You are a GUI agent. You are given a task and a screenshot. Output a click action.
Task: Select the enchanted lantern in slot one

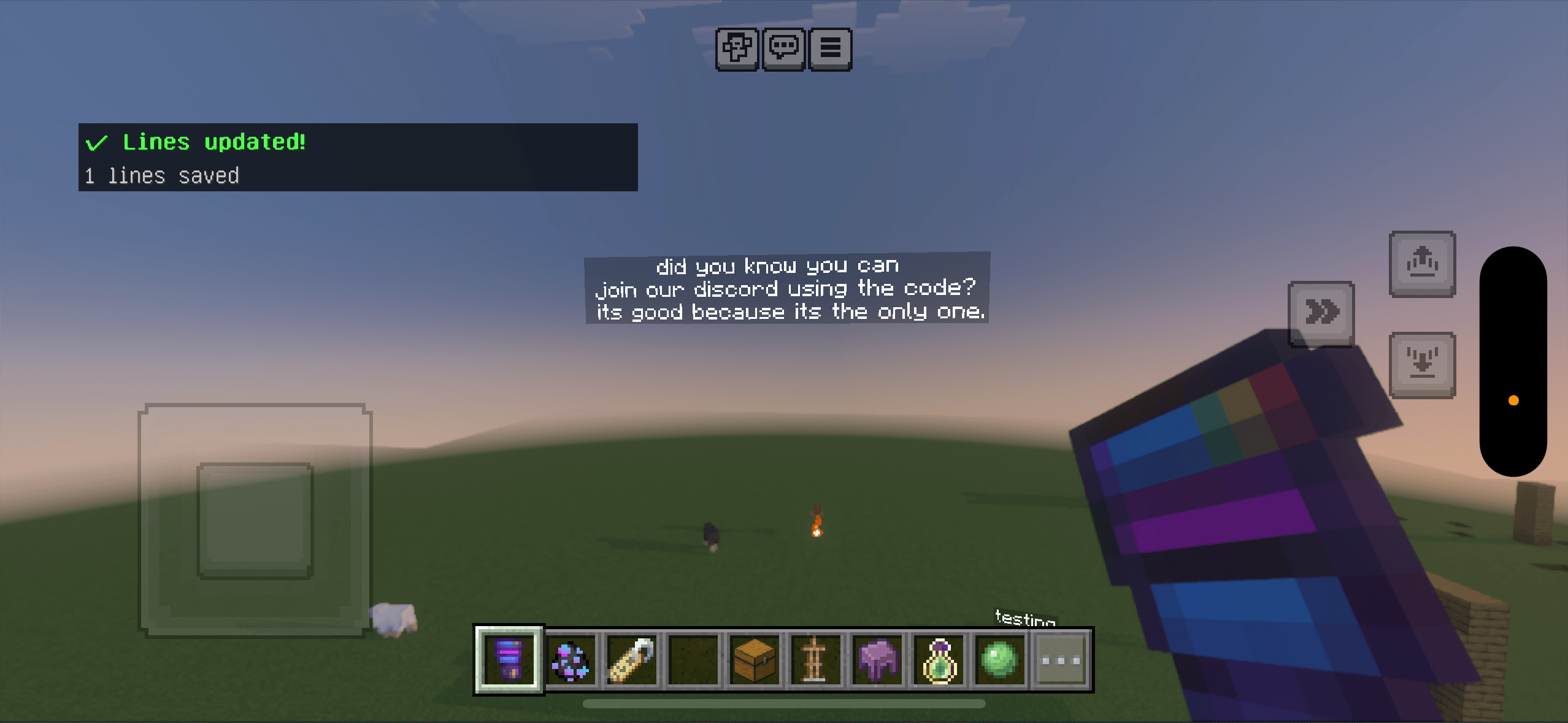[x=509, y=660]
